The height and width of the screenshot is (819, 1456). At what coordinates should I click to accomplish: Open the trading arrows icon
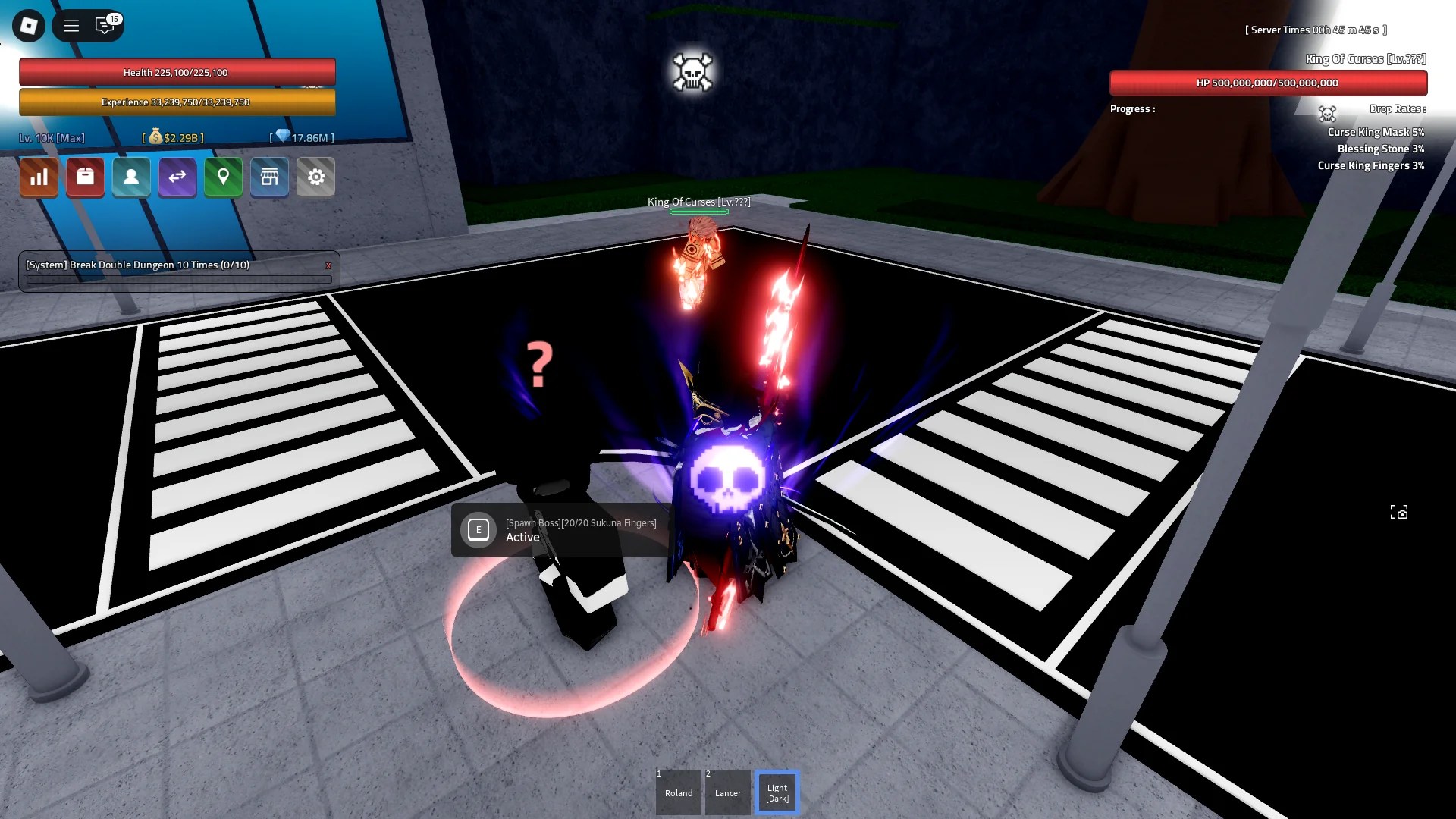[177, 177]
